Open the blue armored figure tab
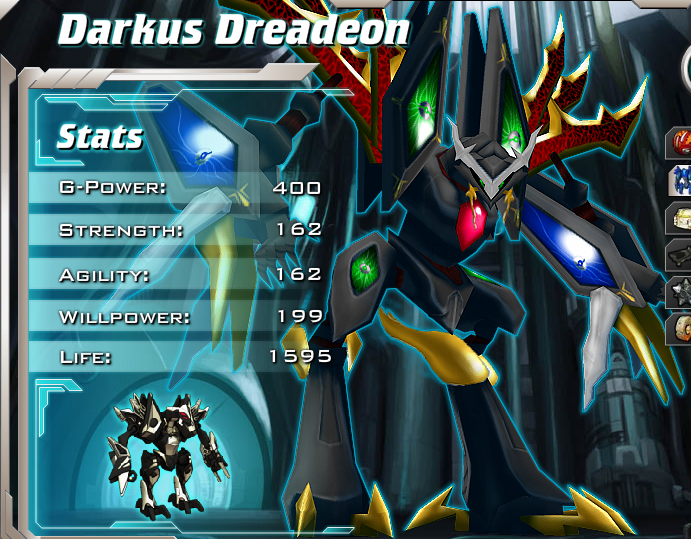This screenshot has height=539, width=691. click(680, 181)
